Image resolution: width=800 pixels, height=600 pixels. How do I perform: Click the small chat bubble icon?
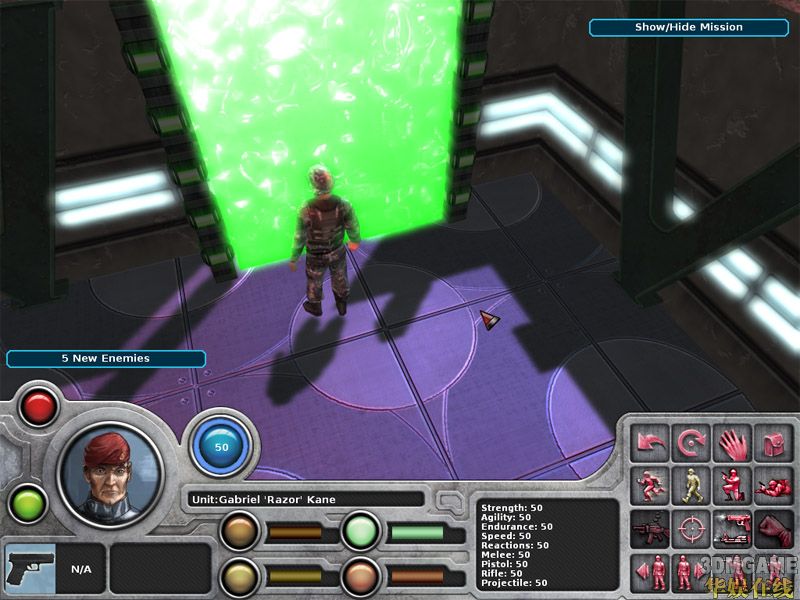[450, 497]
